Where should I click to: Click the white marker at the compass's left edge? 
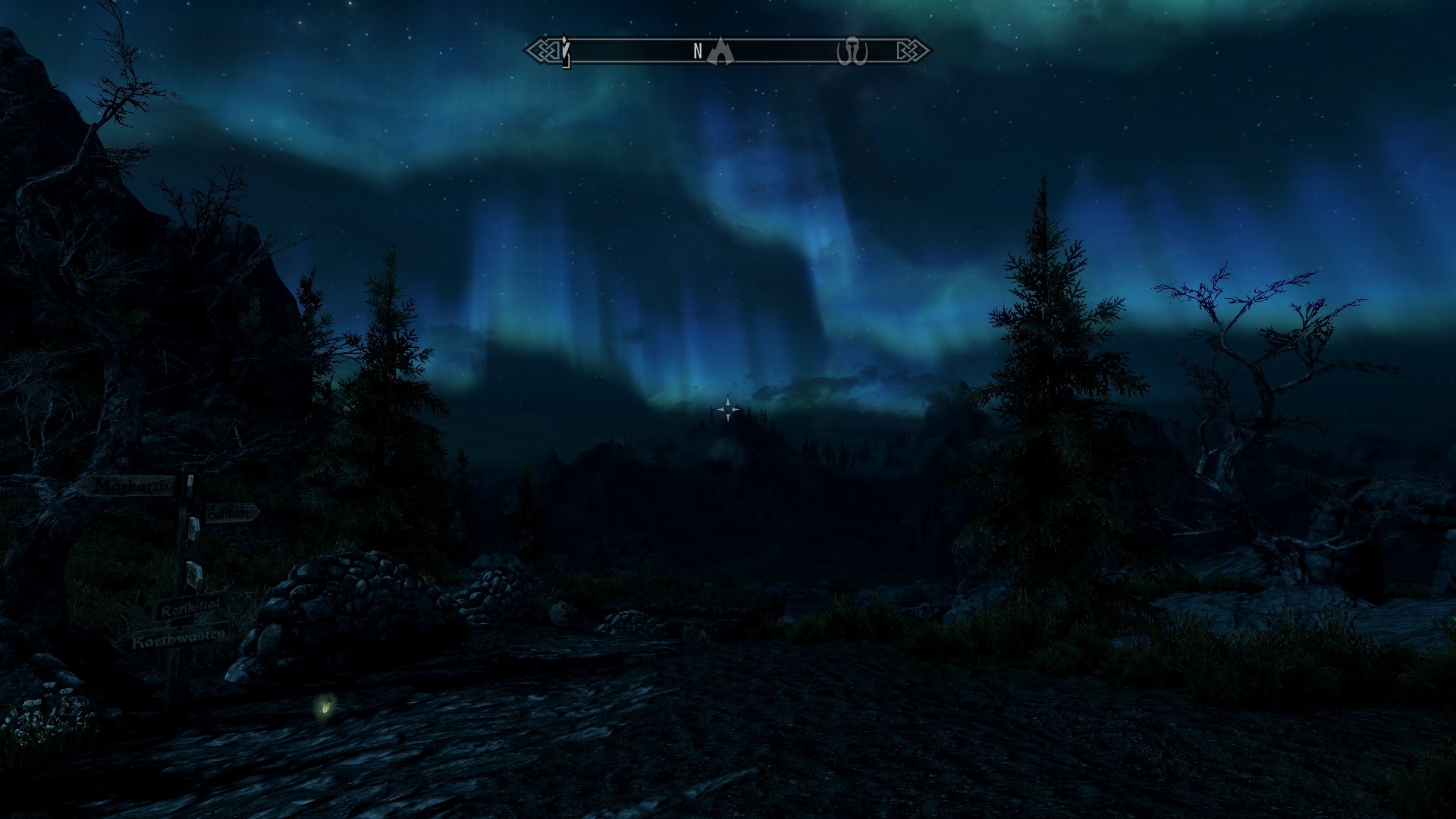point(565,51)
